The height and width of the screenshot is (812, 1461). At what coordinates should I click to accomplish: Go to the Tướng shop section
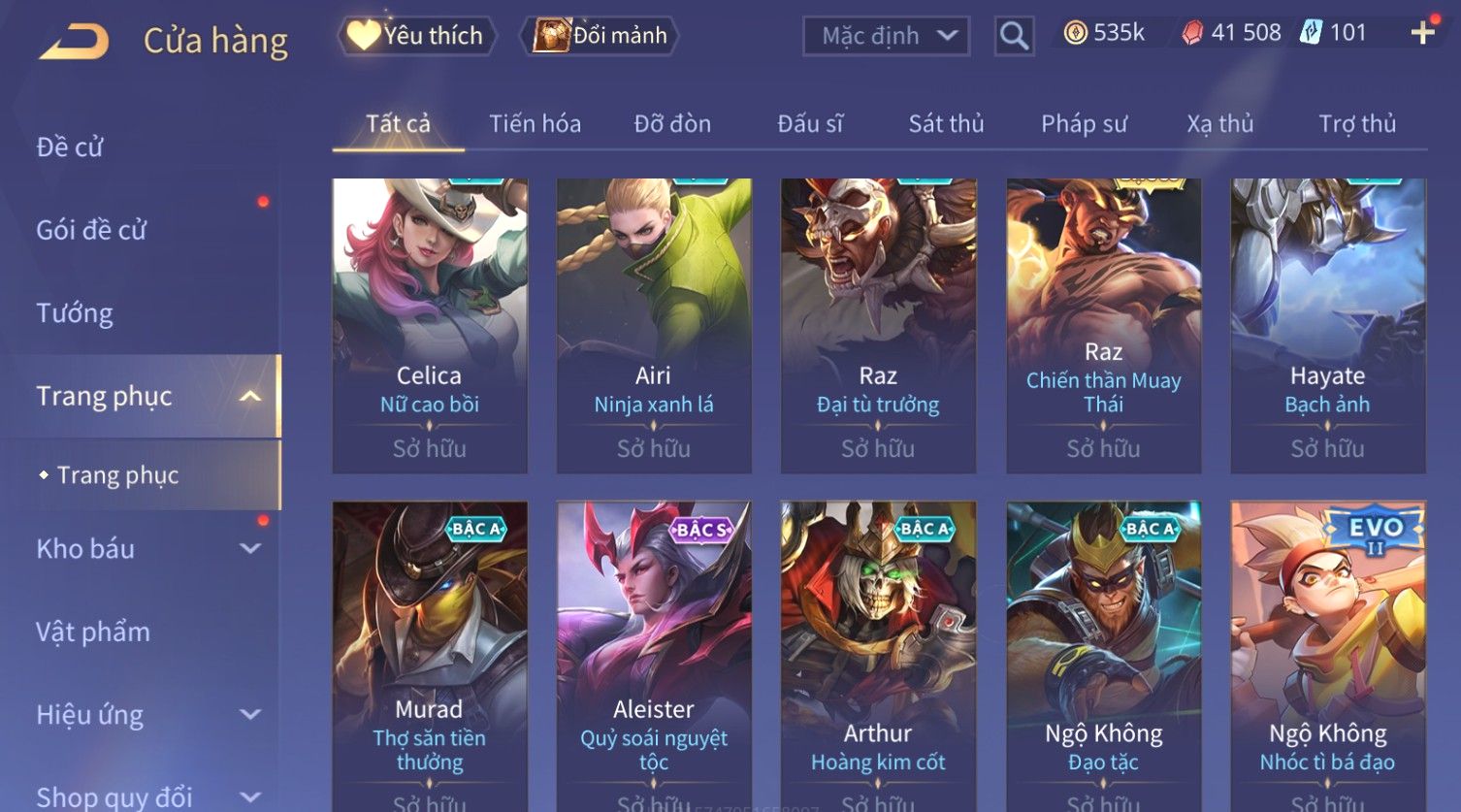pos(75,313)
